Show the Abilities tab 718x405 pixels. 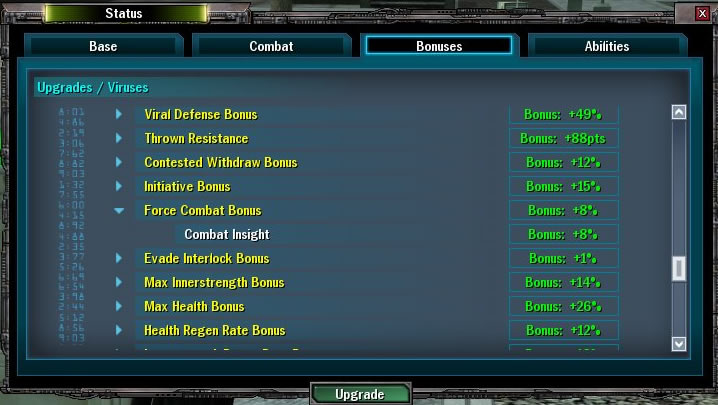click(606, 46)
